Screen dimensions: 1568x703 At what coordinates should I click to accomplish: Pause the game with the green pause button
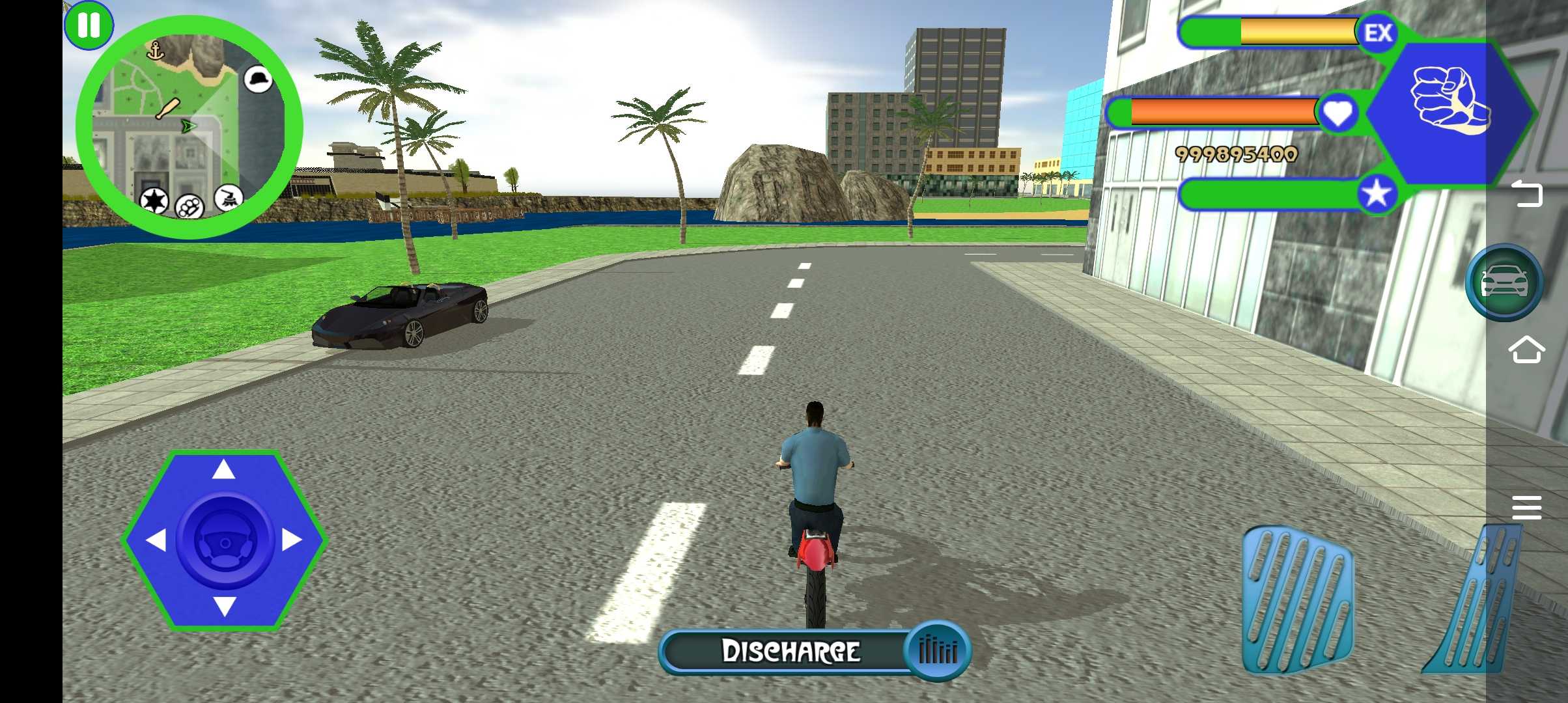tap(89, 26)
